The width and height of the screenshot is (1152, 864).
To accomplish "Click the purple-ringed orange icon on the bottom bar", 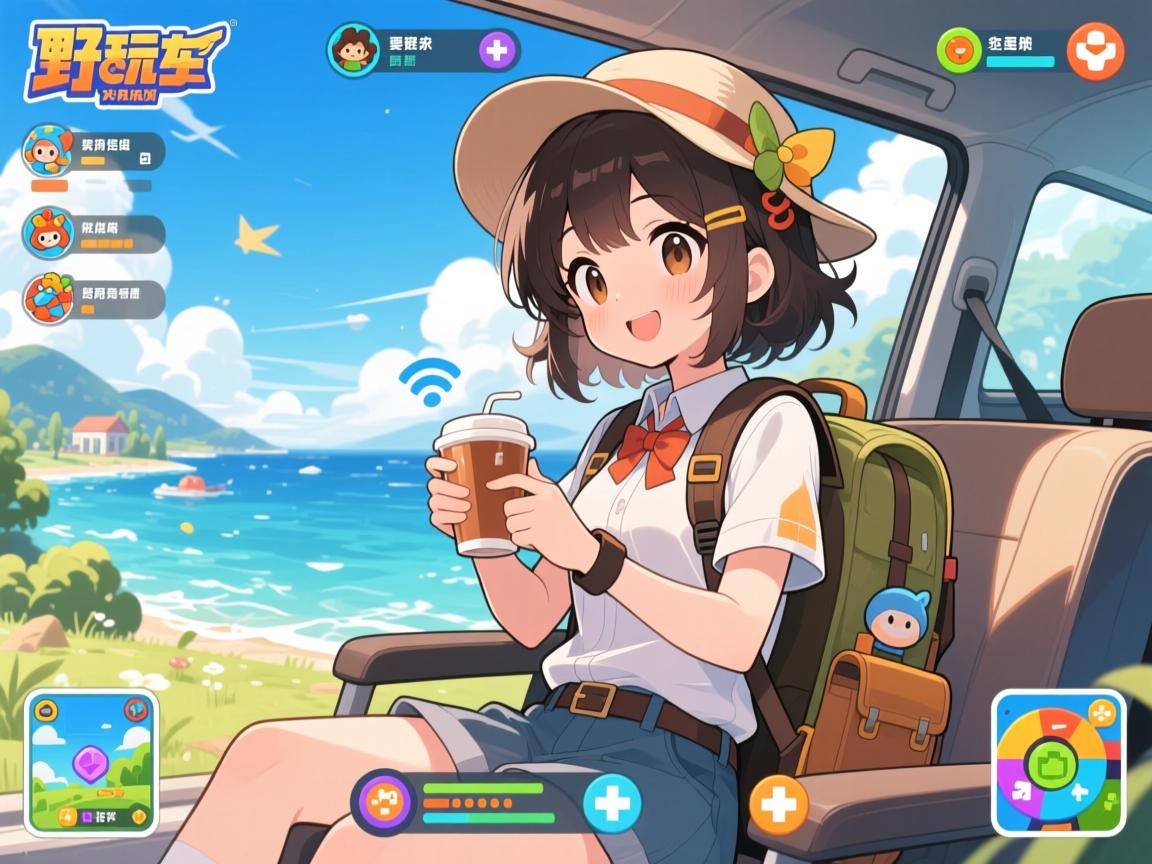I will pyautogui.click(x=383, y=802).
